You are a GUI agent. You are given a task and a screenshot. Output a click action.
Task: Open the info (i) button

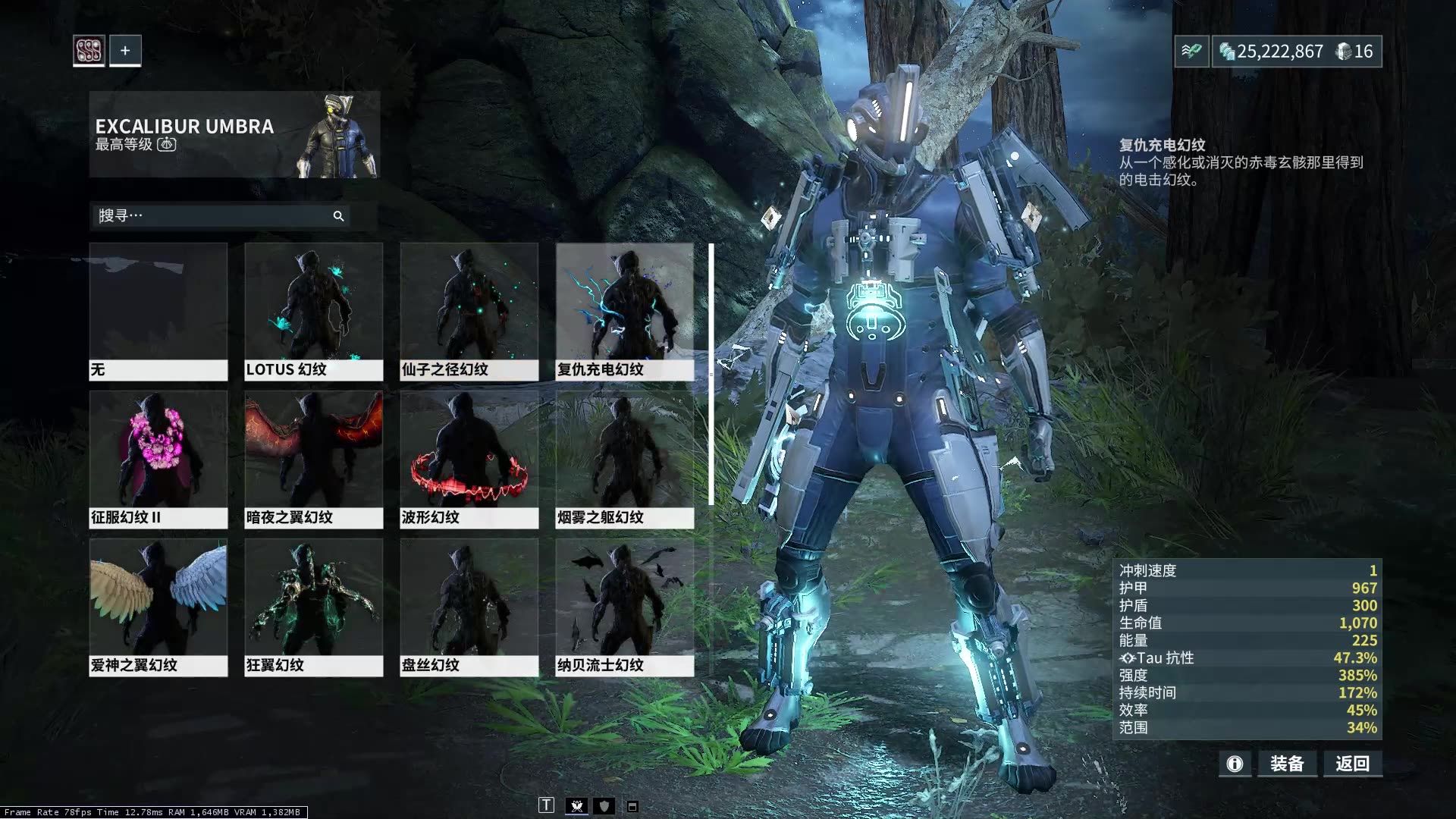click(x=1235, y=764)
